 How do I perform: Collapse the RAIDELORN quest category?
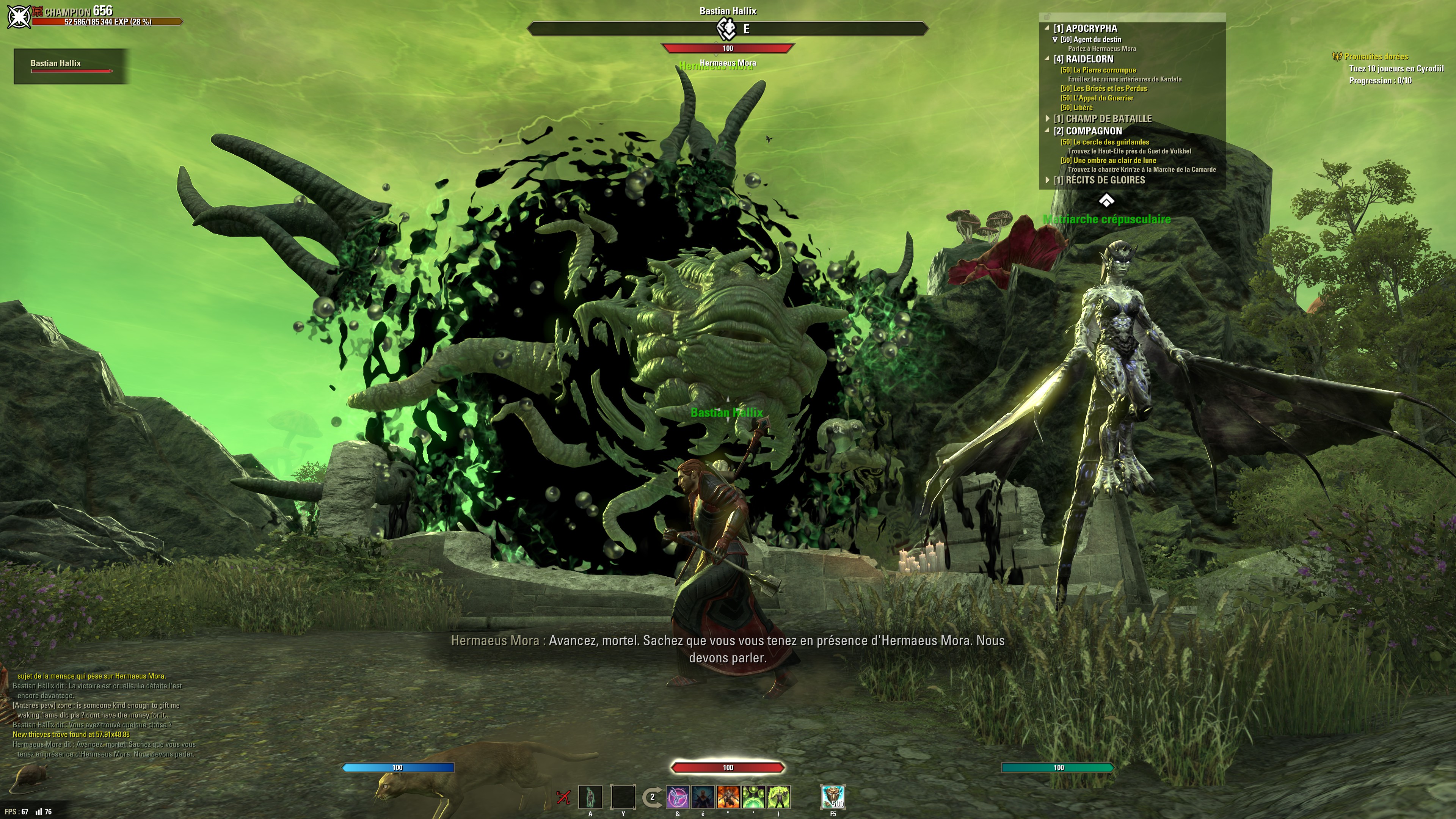click(1047, 59)
